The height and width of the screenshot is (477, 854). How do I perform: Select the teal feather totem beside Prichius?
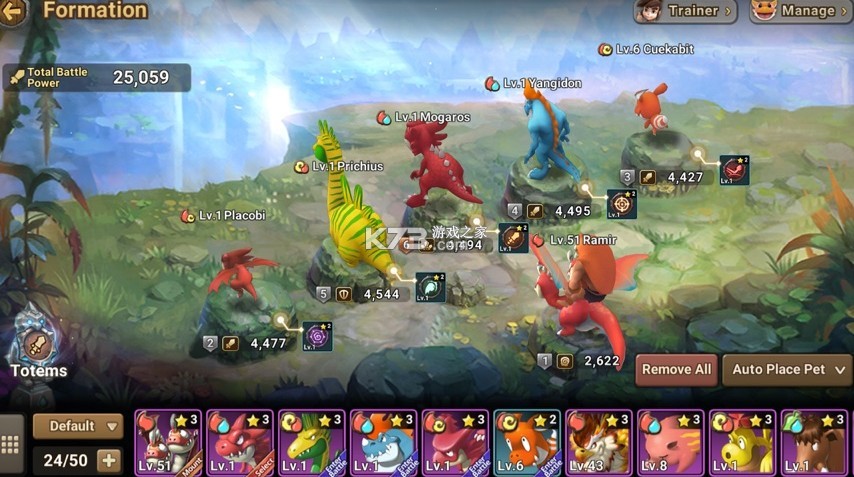pyautogui.click(x=430, y=287)
